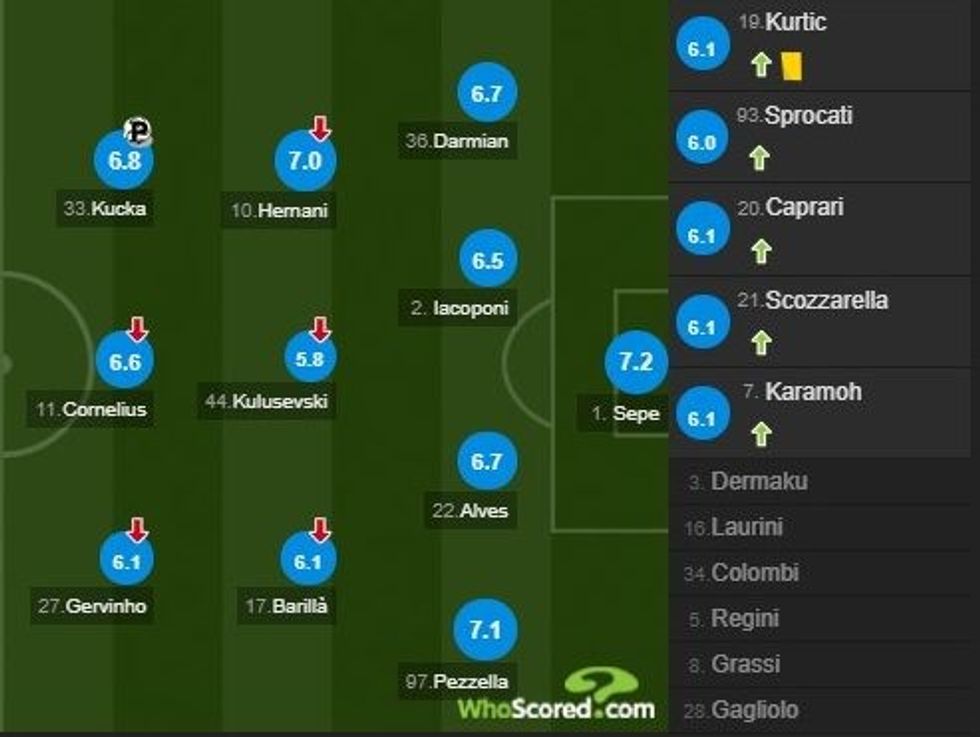
Task: Select Kucka's player marker on the pitch
Action: 123,161
